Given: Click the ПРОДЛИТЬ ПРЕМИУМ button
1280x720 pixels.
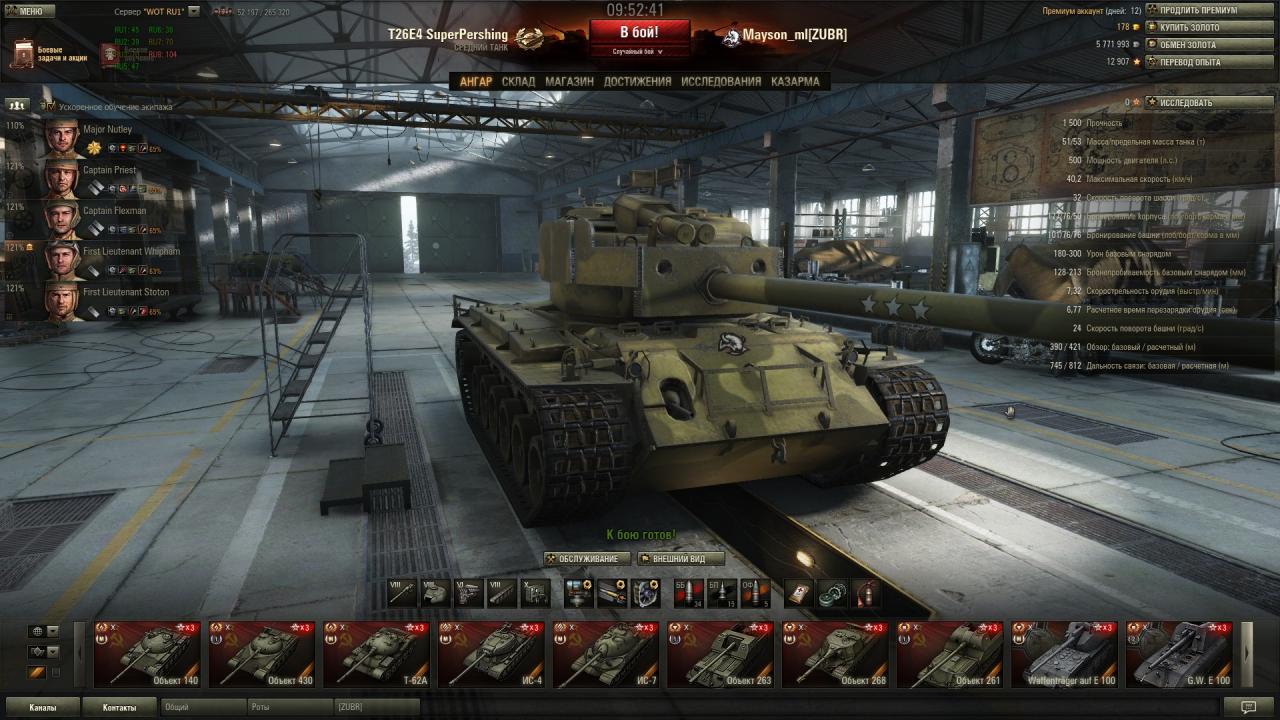Looking at the screenshot, I should [1209, 10].
